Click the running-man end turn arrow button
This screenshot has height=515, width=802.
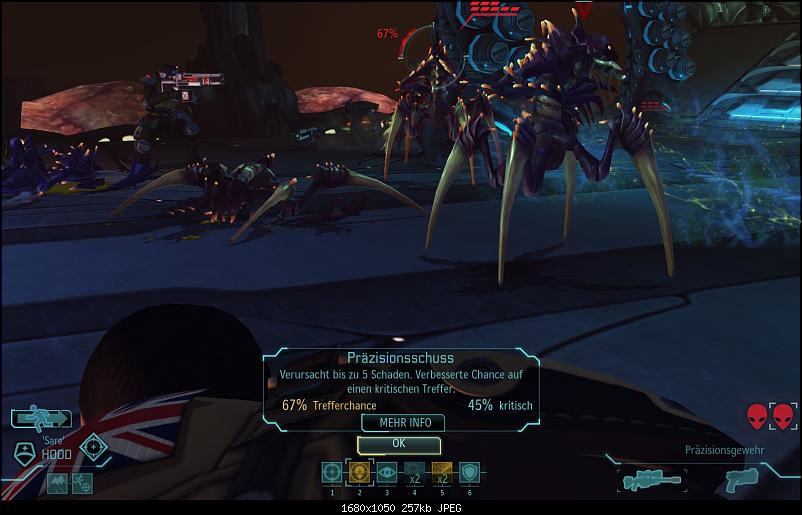41,420
